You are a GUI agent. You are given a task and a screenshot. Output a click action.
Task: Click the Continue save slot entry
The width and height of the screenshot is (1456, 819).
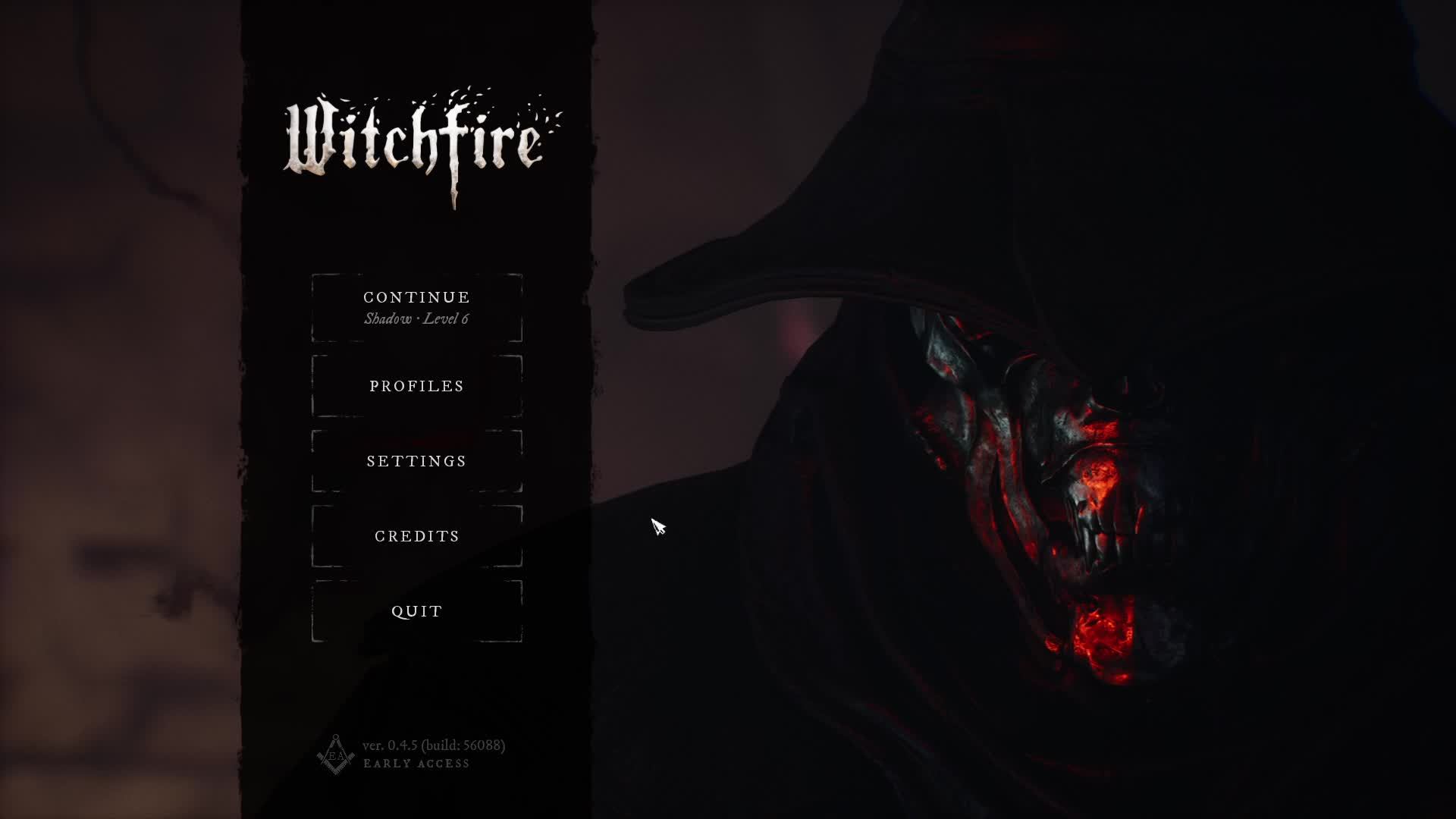click(x=416, y=307)
